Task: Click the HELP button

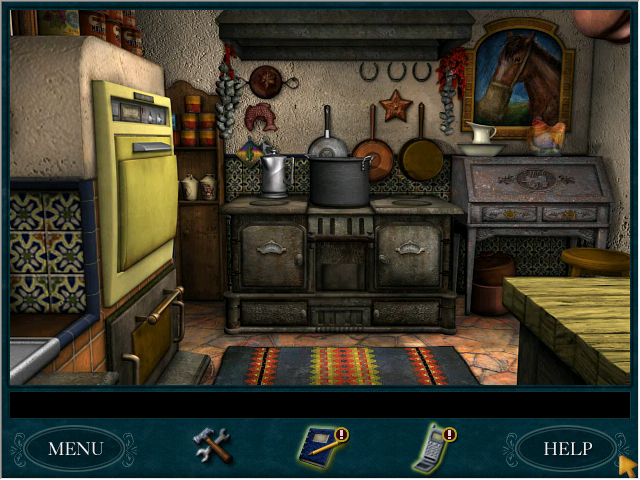Action: point(566,448)
